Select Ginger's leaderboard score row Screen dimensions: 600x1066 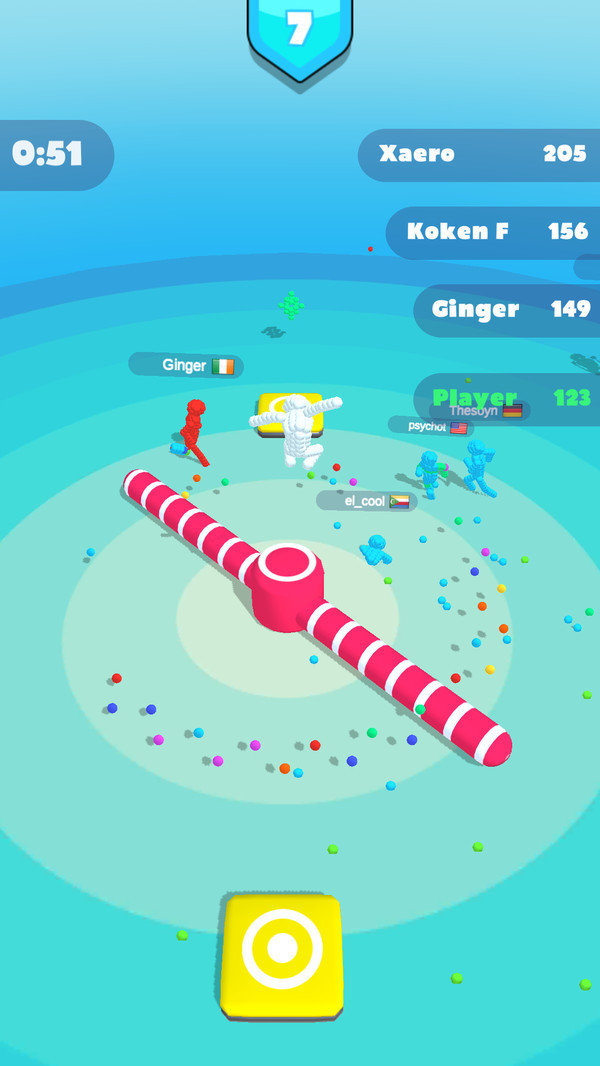tap(508, 310)
